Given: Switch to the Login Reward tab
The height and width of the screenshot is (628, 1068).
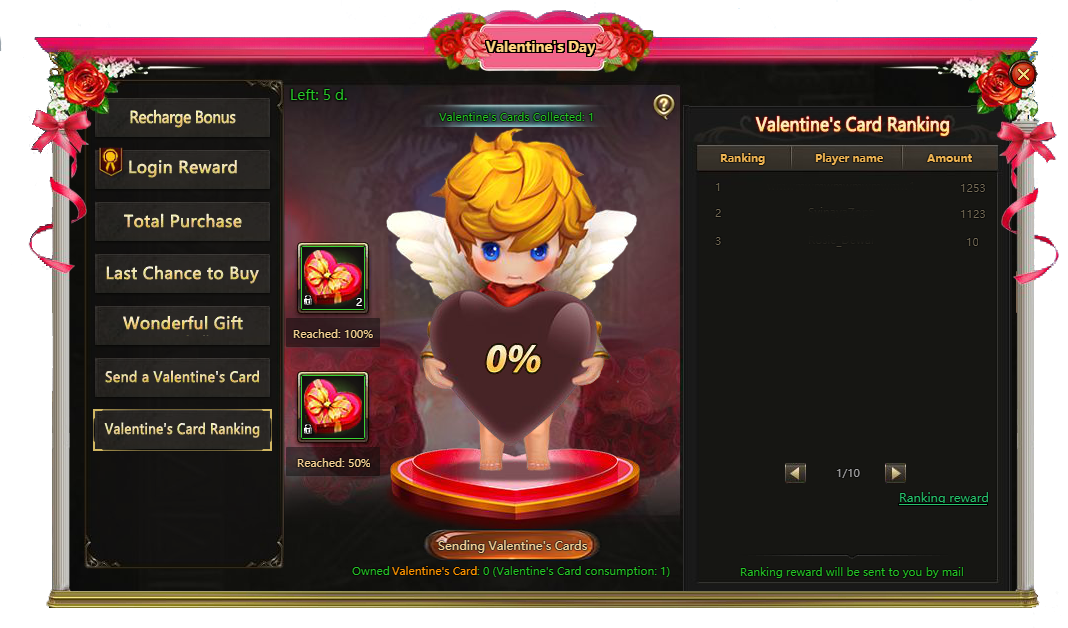Looking at the screenshot, I should 182,168.
